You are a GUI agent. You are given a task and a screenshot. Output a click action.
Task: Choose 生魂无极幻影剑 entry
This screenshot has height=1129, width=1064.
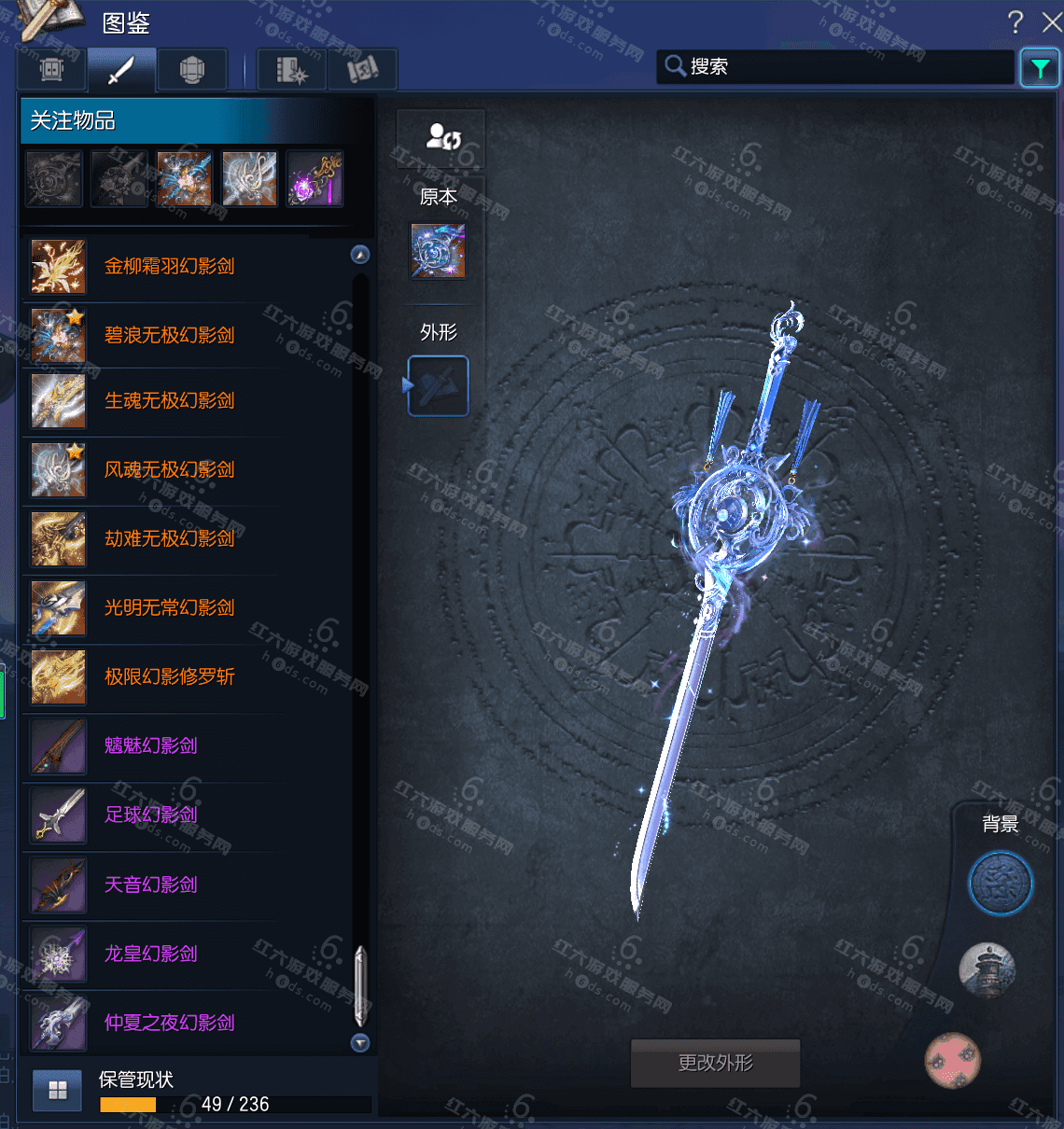169,401
